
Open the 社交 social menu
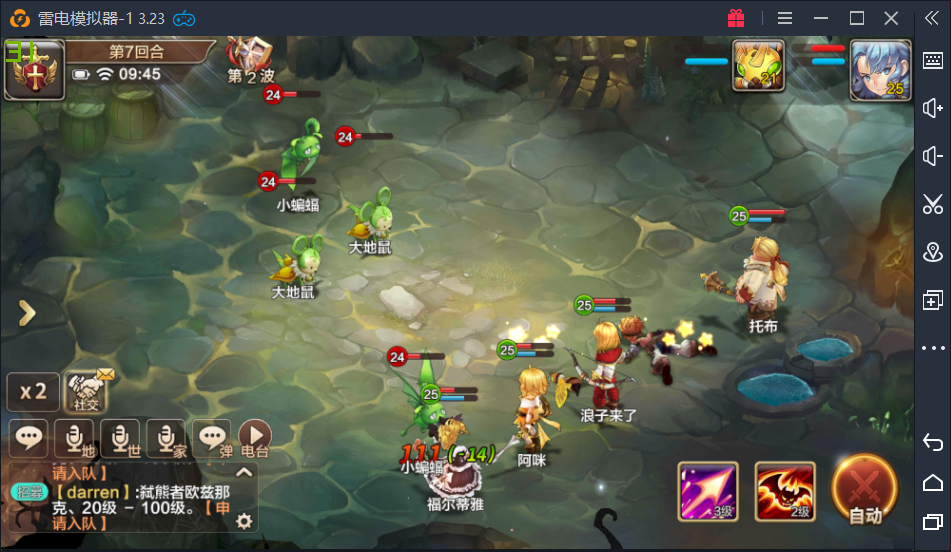point(88,391)
